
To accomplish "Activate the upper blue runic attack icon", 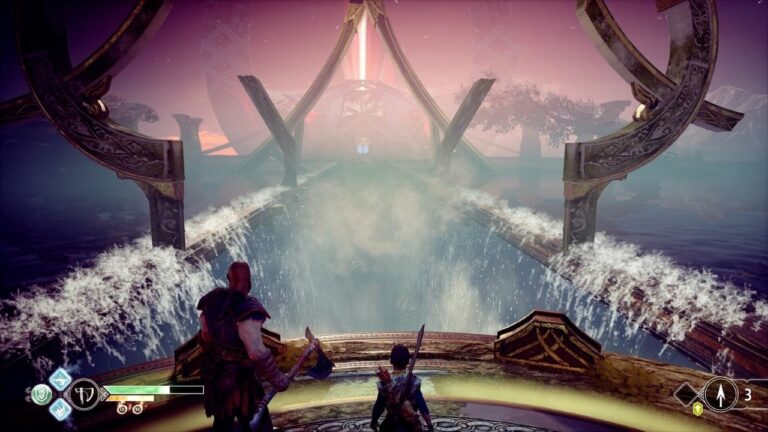I will (x=60, y=379).
